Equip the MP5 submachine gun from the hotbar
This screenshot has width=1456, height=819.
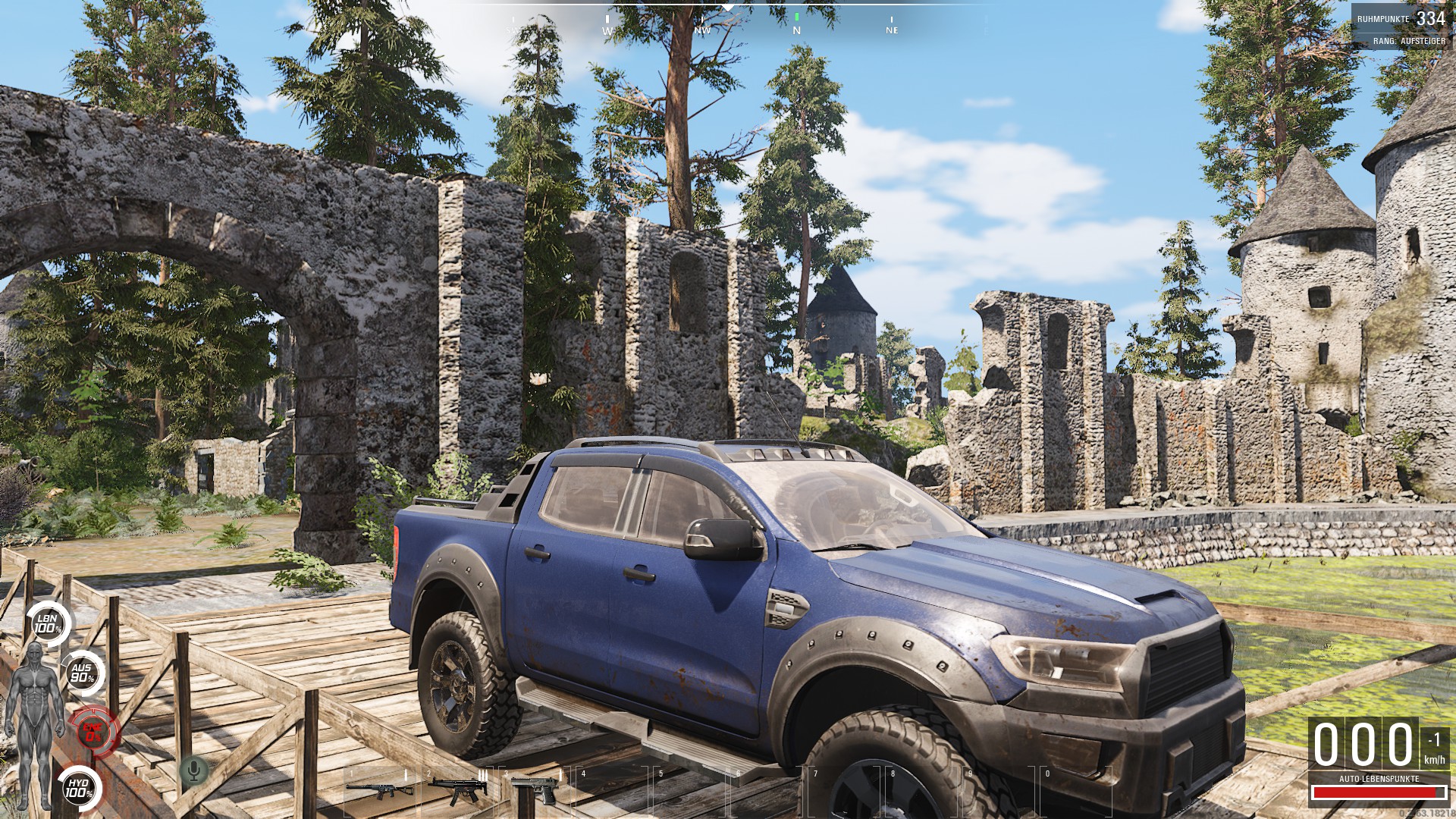click(457, 790)
